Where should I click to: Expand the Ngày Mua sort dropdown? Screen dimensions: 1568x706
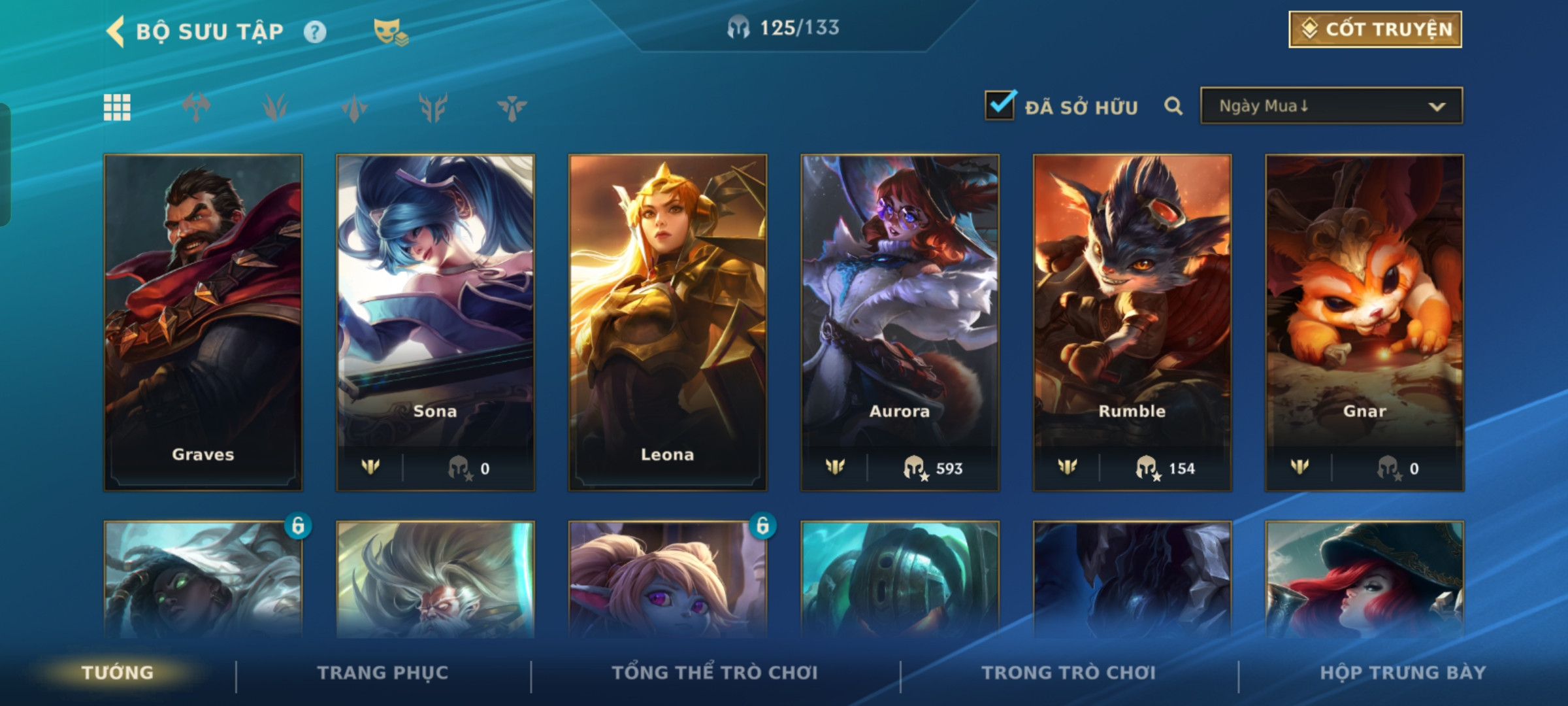pos(1331,106)
